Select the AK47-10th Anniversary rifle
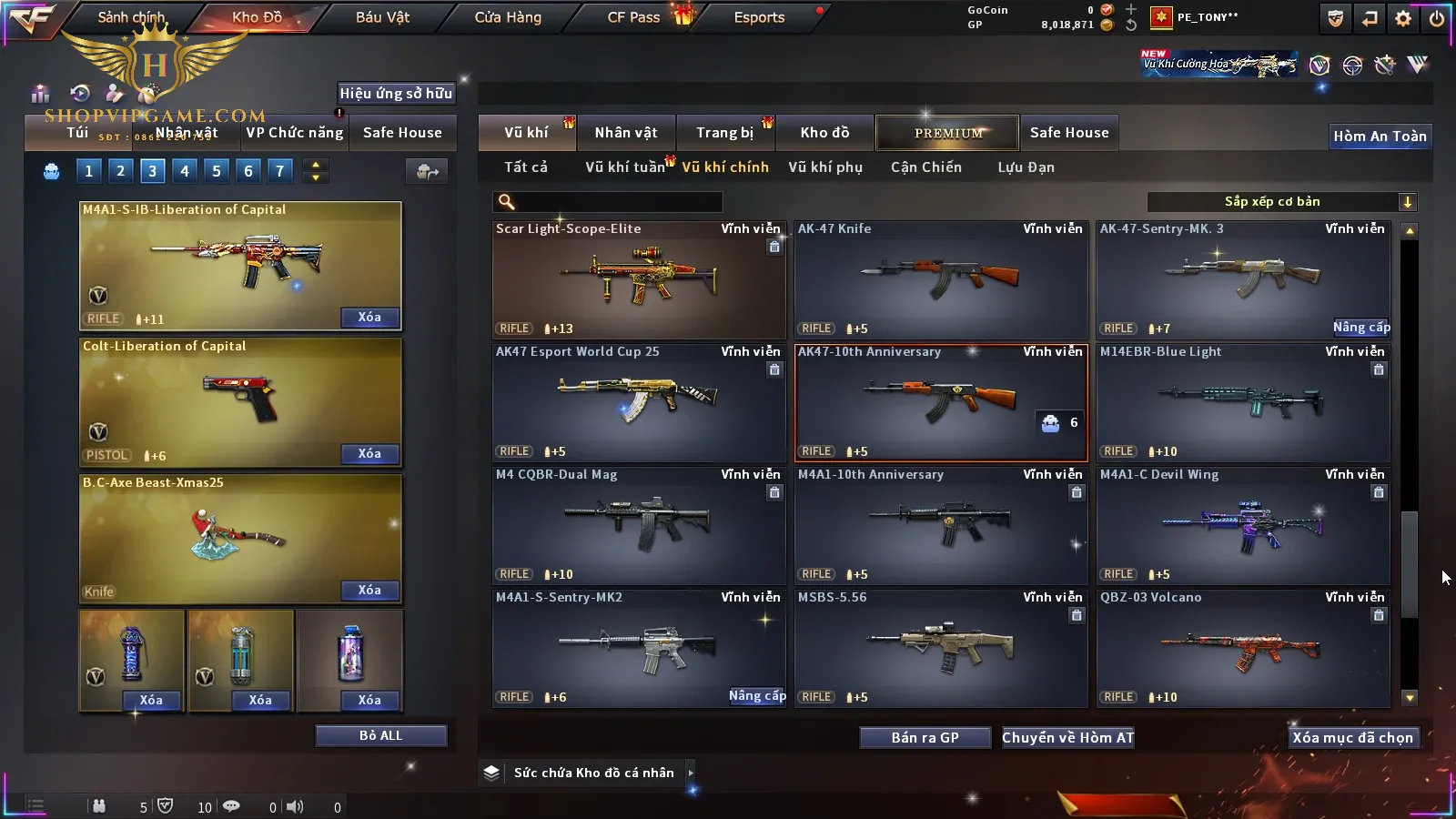The height and width of the screenshot is (819, 1456). [x=940, y=402]
